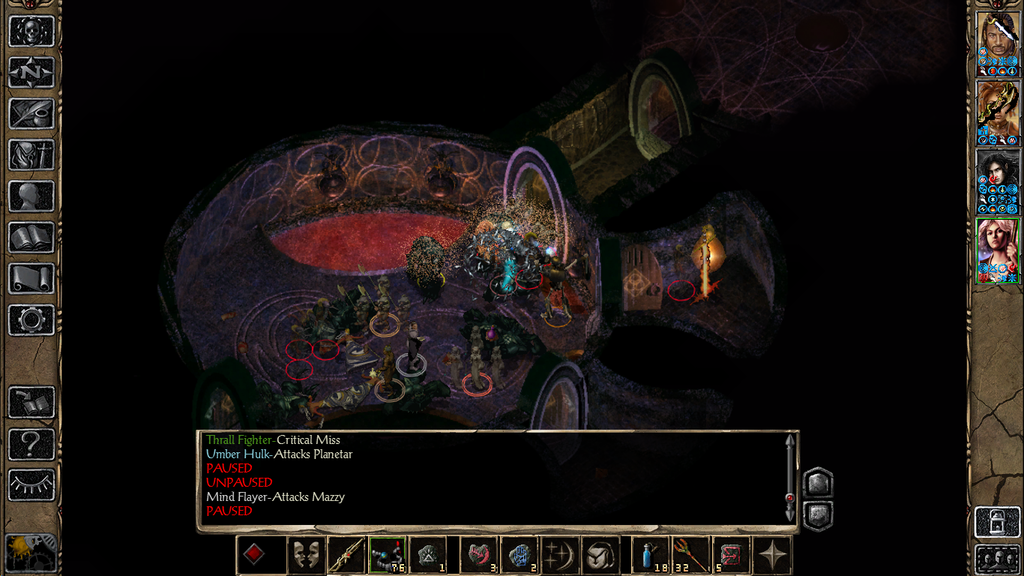Click the skull button atop the left sidebar

pyautogui.click(x=31, y=31)
